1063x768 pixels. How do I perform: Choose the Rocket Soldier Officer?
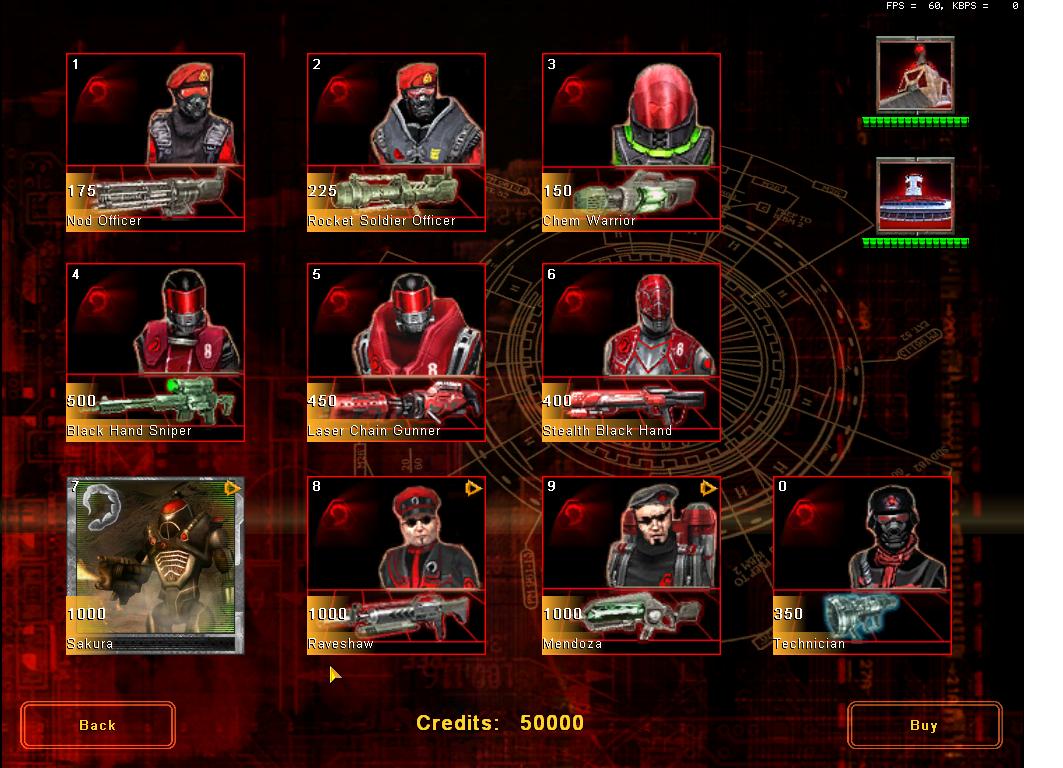396,142
